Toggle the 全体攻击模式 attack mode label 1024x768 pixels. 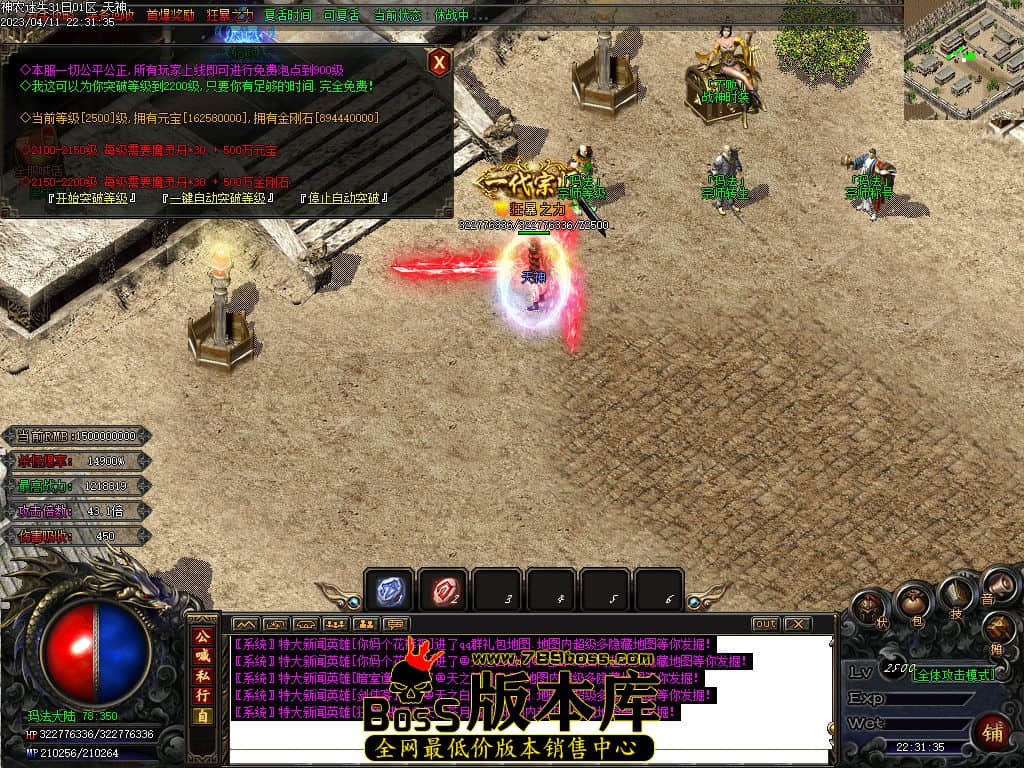(953, 674)
